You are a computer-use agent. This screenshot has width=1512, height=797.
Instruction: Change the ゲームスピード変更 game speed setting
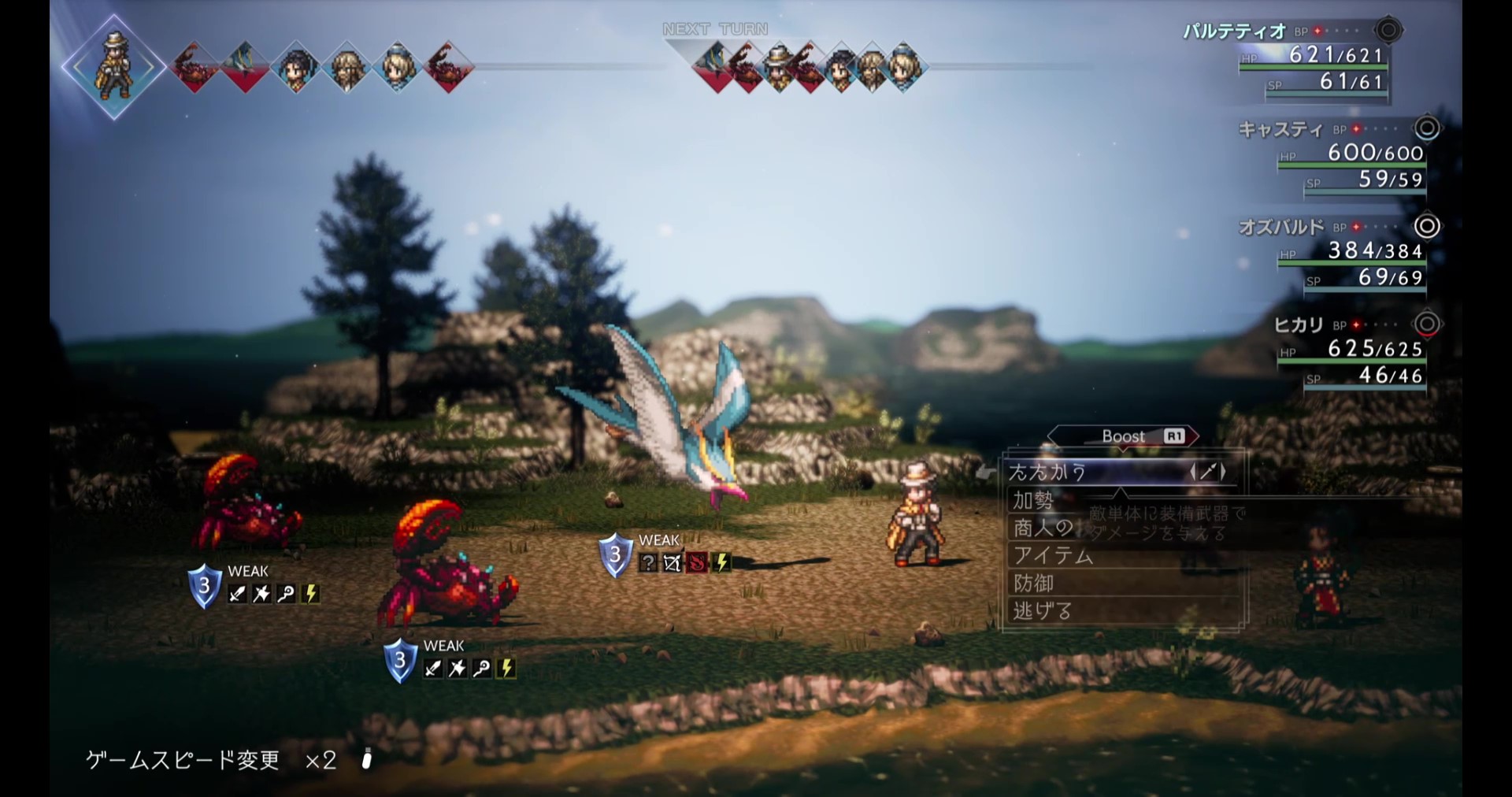(211, 760)
